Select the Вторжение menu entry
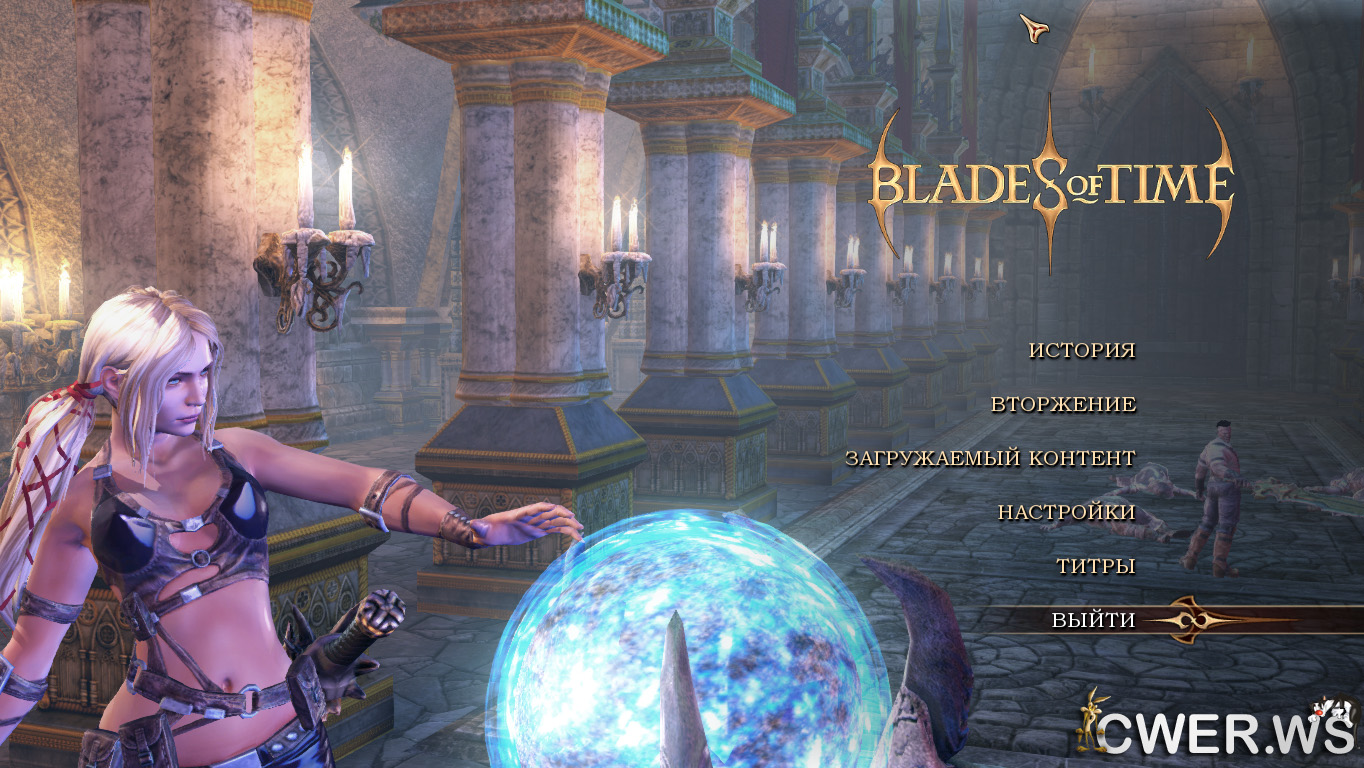 [x=1063, y=404]
